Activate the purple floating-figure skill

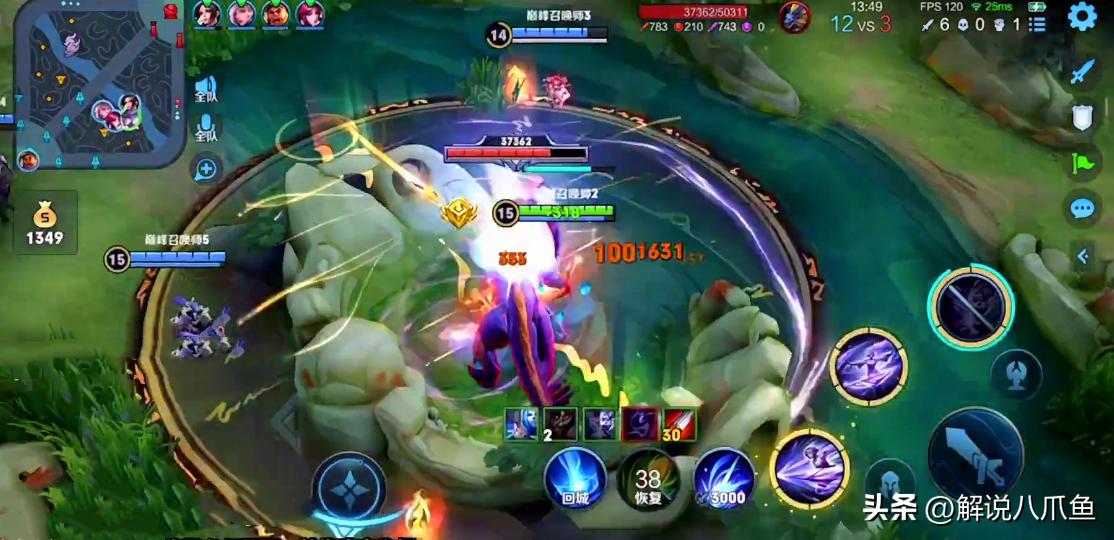pos(869,366)
